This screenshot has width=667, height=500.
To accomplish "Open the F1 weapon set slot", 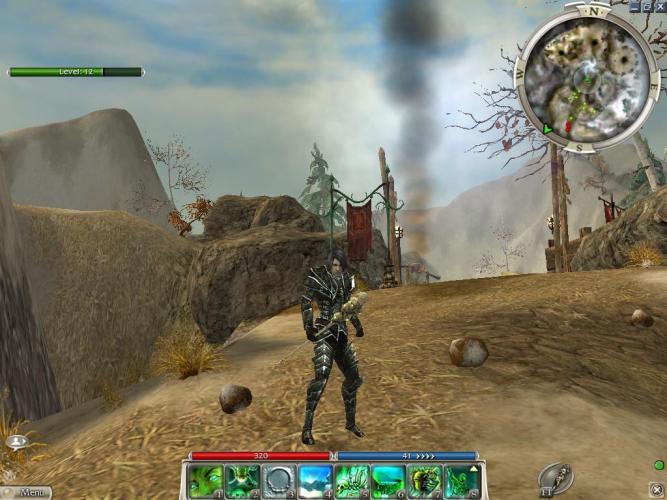I will 556,477.
